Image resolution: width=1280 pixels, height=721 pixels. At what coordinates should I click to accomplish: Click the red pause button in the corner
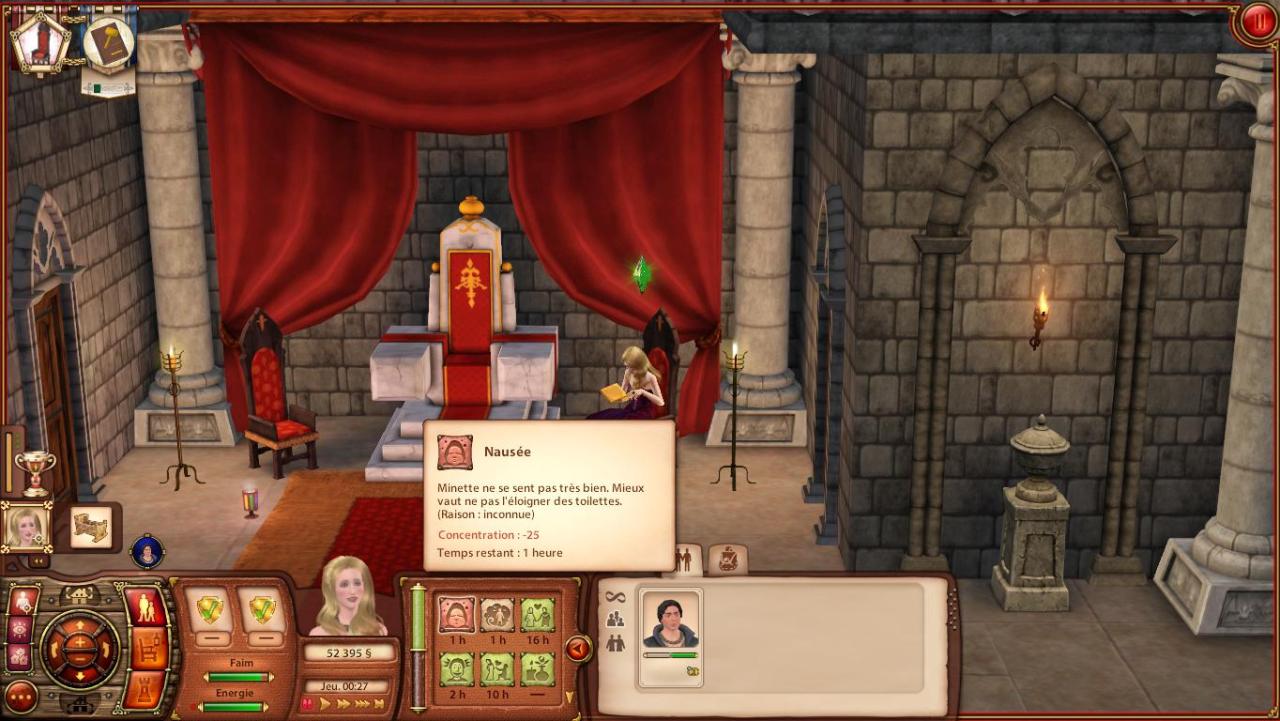click(x=1254, y=23)
